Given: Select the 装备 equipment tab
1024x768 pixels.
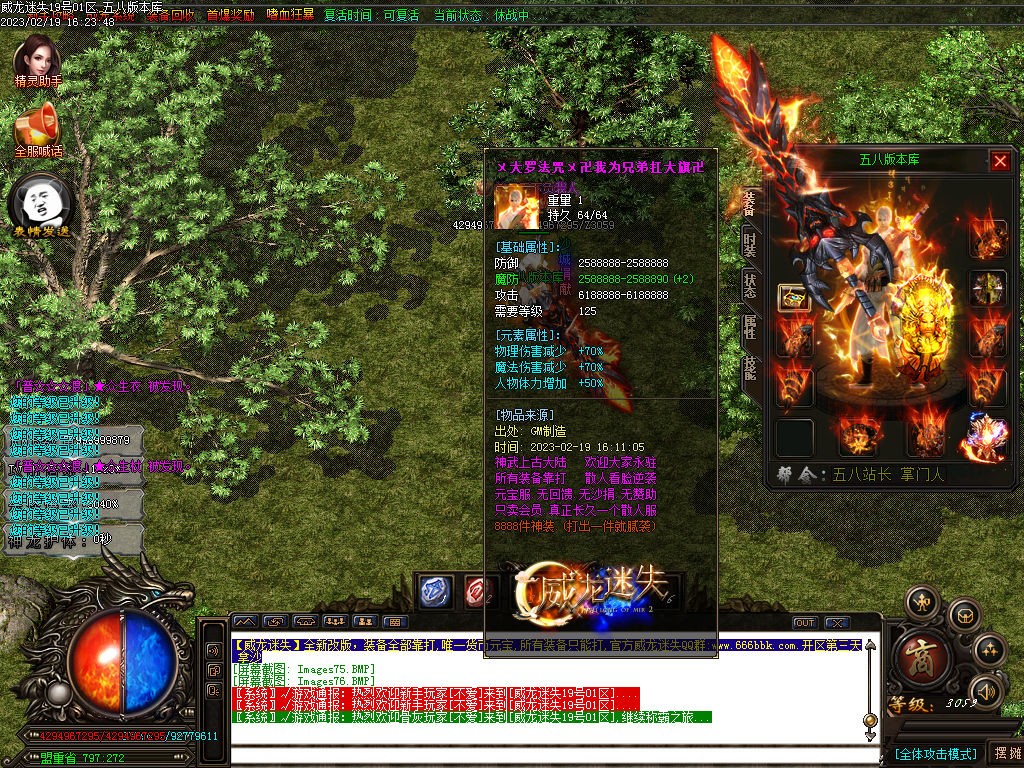Looking at the screenshot, I should coord(750,200).
